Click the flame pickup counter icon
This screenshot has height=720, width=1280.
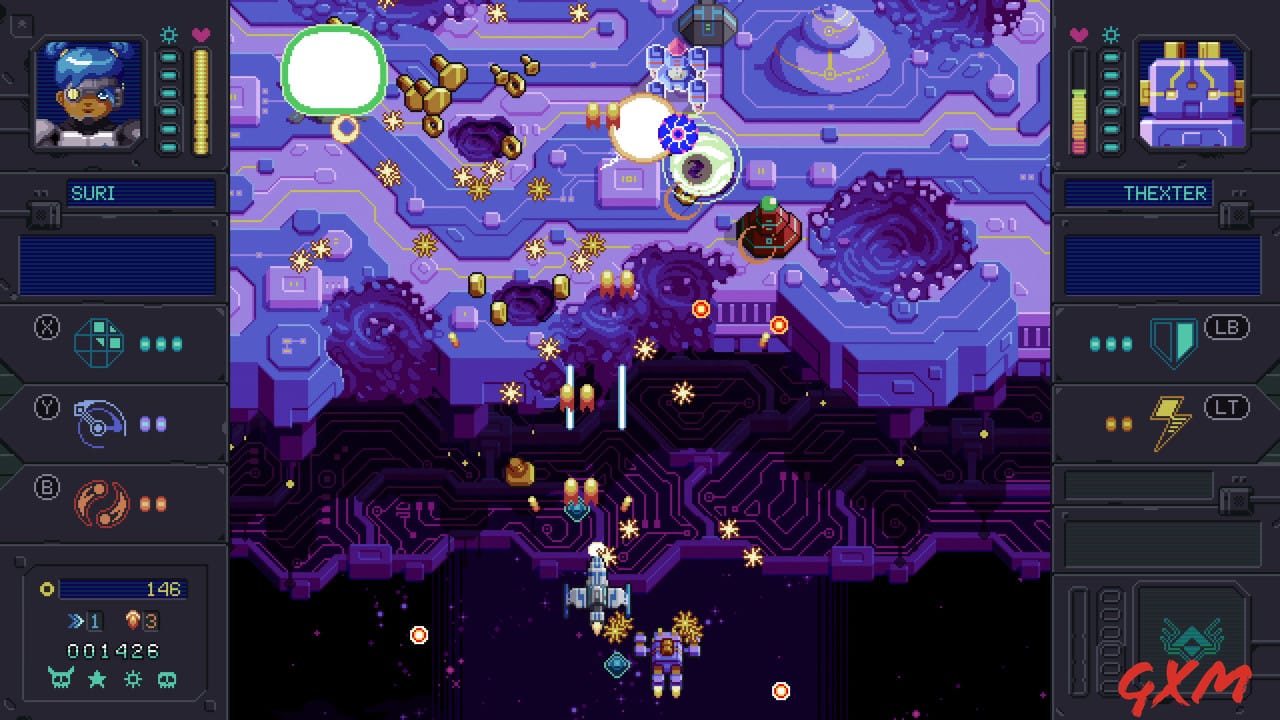[133, 620]
